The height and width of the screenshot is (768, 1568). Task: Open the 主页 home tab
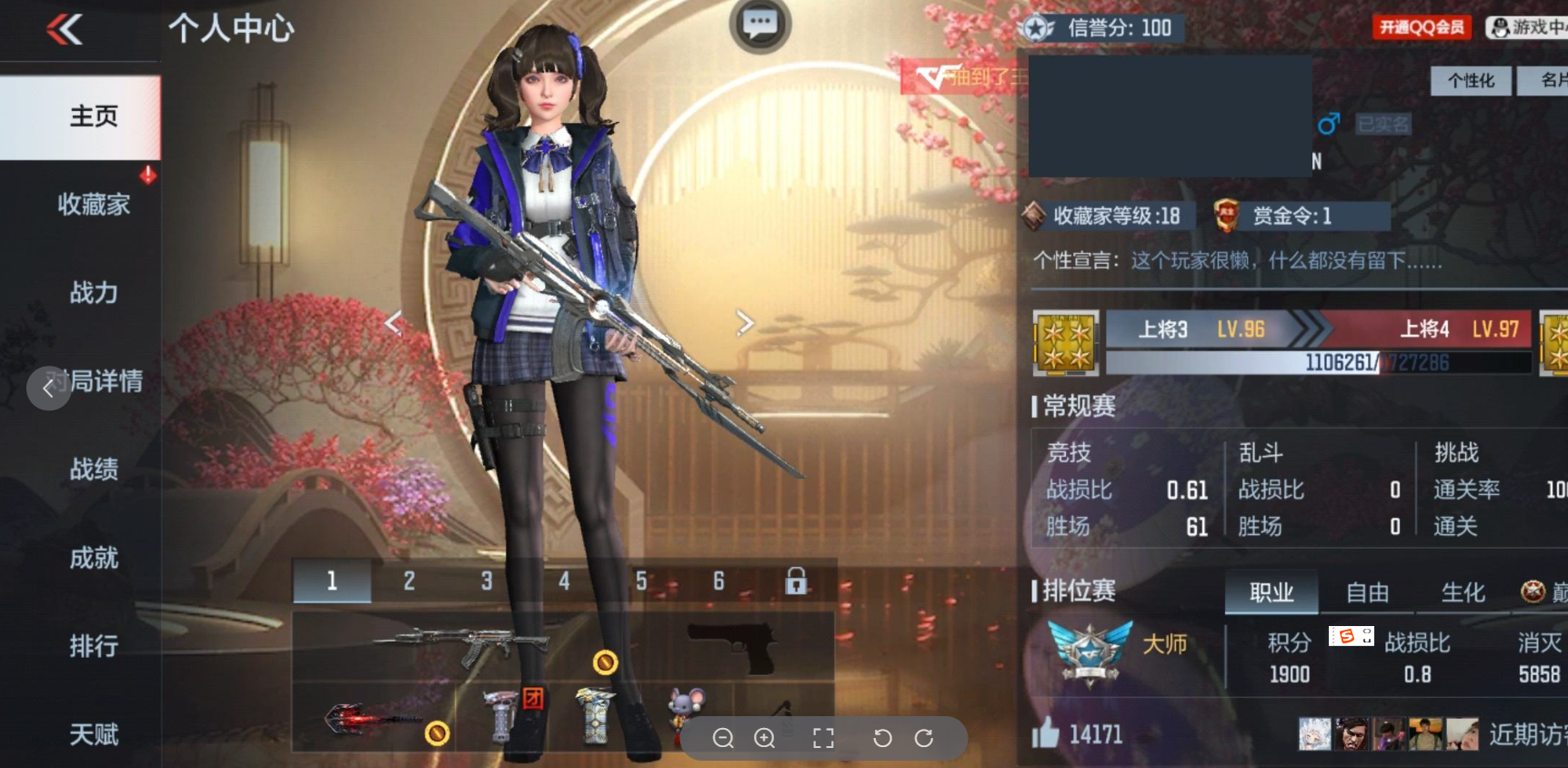94,116
